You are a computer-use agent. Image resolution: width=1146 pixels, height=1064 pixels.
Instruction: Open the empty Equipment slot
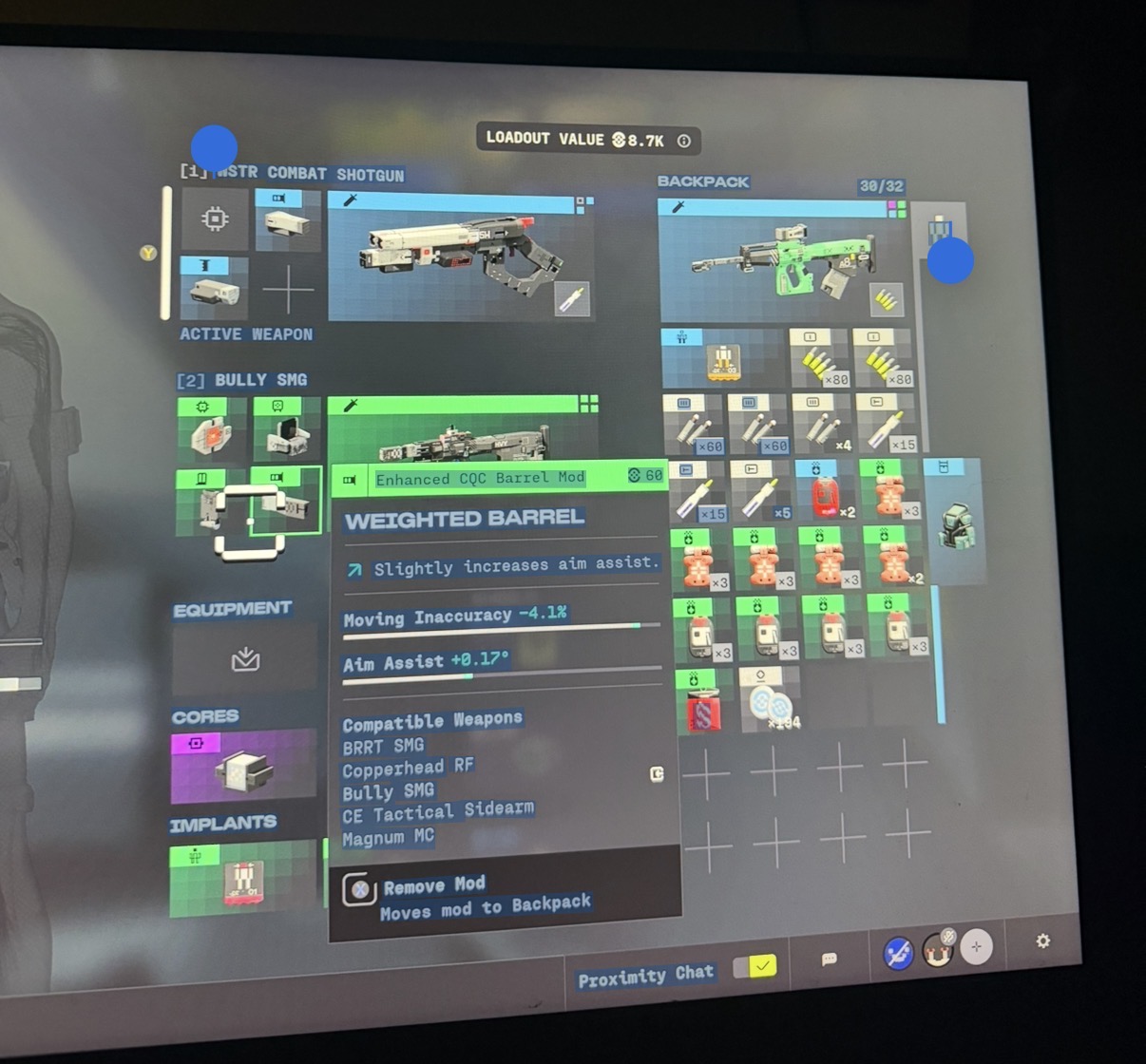click(245, 657)
